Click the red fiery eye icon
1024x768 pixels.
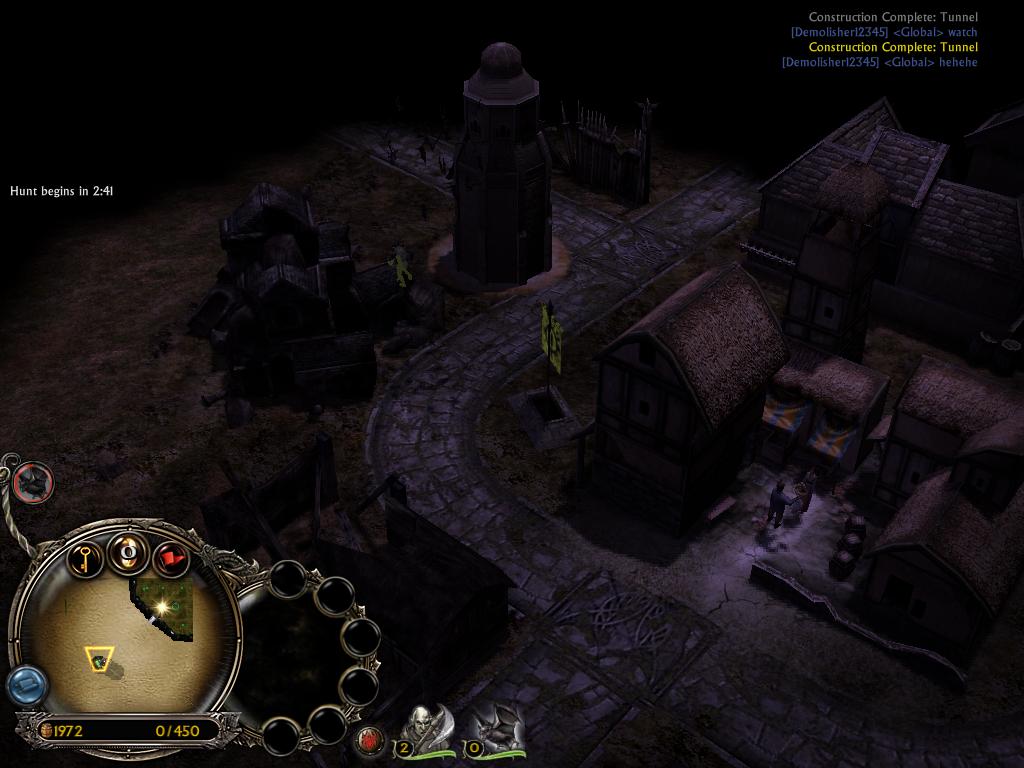point(370,741)
